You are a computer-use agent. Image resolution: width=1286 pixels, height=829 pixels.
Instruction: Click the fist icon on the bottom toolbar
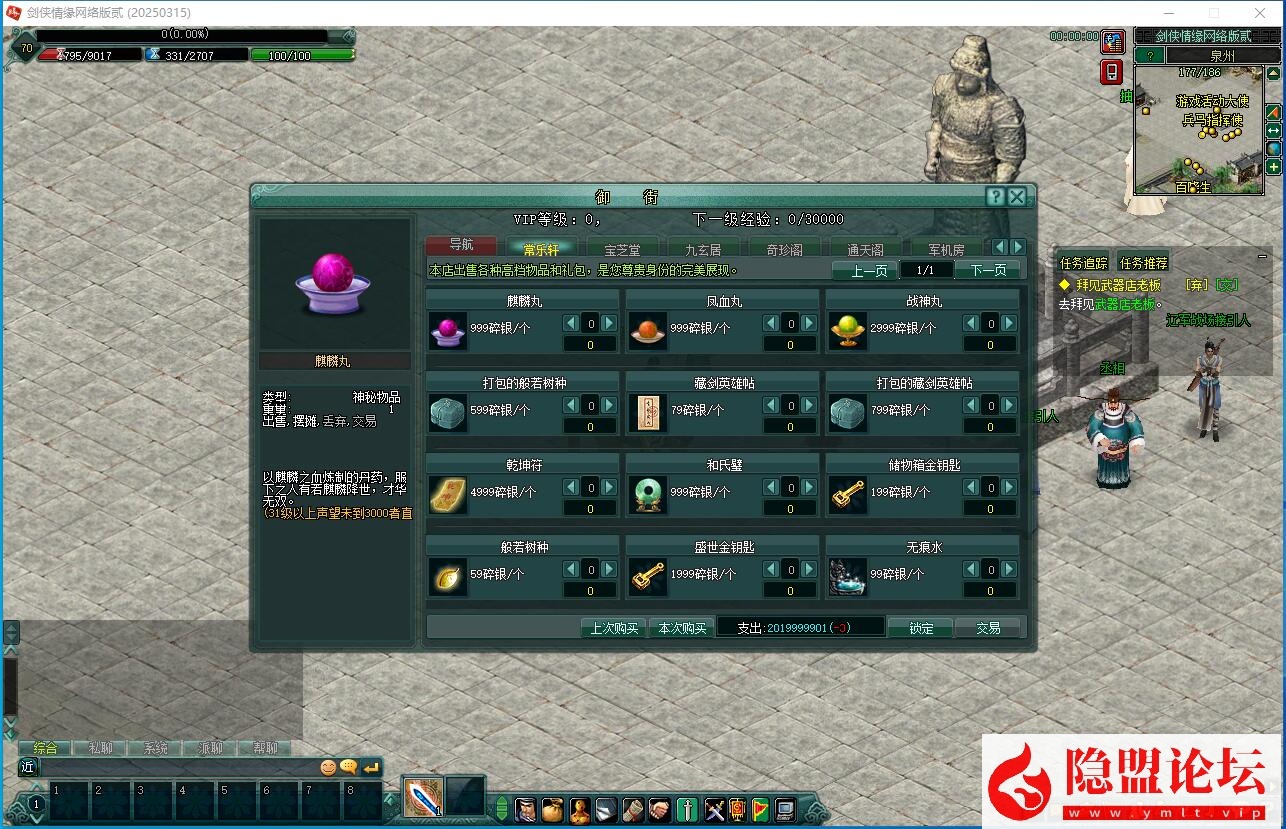coord(660,811)
